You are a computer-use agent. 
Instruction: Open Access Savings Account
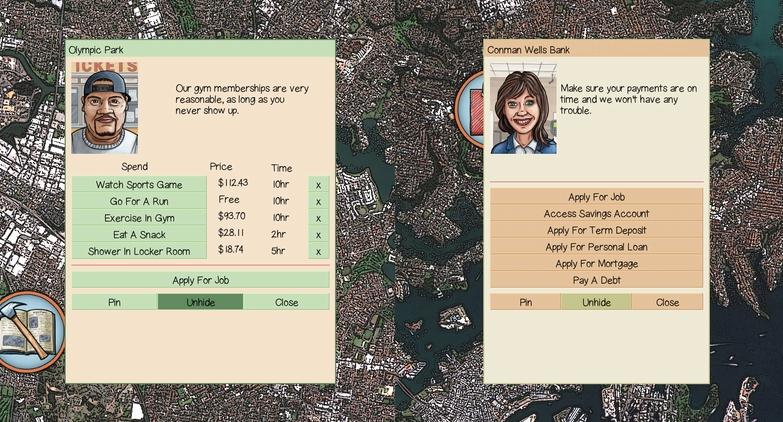coord(596,214)
